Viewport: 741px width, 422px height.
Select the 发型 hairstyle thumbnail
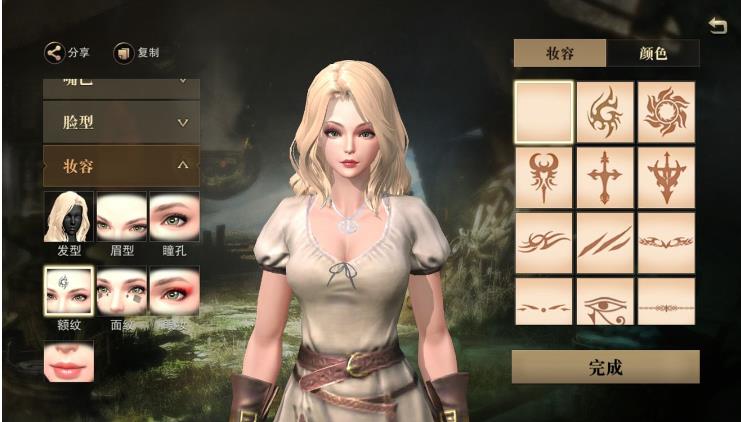[x=69, y=217]
